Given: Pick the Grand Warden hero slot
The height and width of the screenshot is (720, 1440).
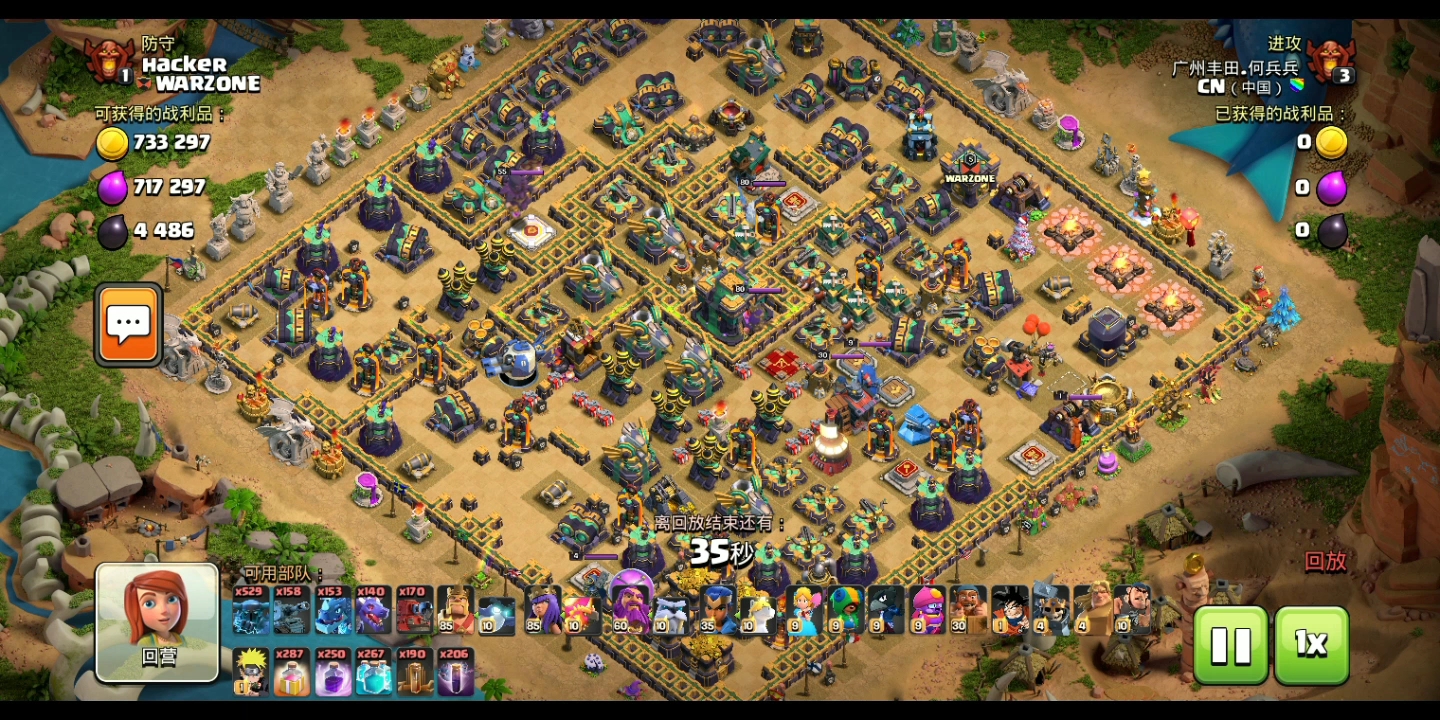Looking at the screenshot, I should [632, 608].
